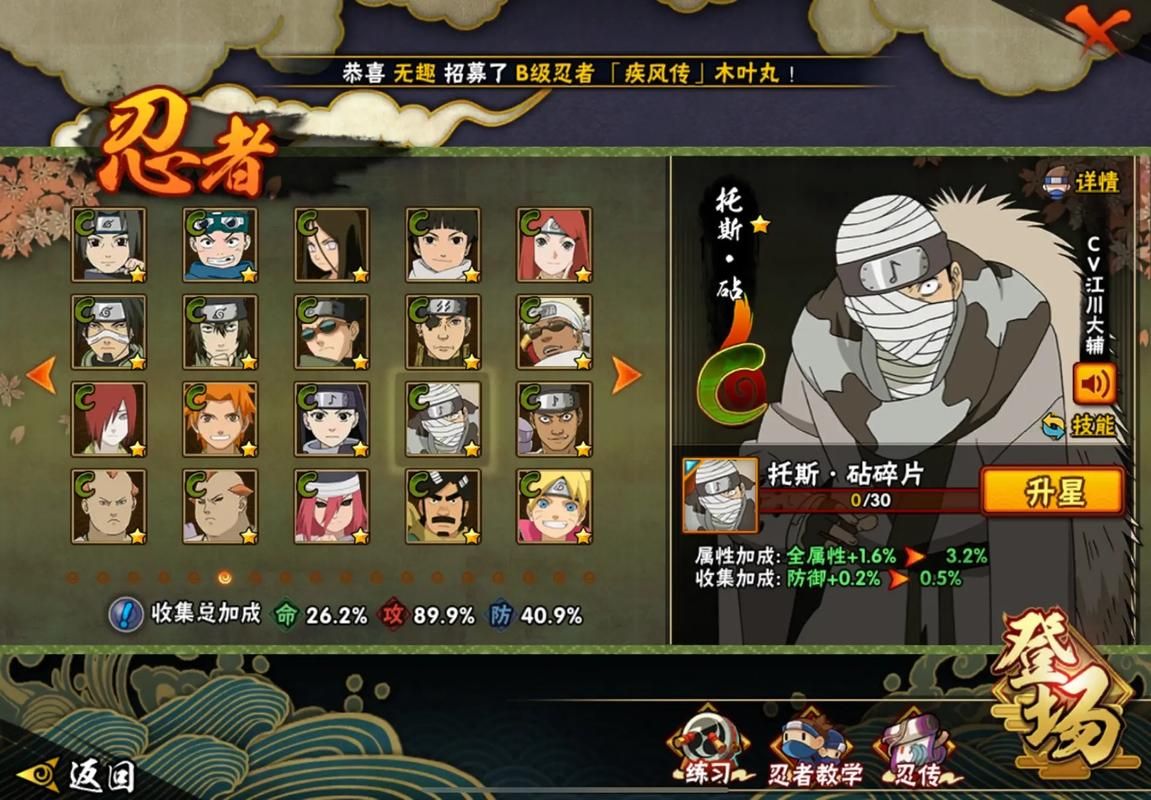This screenshot has width=1151, height=800.
Task: Open 详情 character details
Action: [x=1083, y=182]
